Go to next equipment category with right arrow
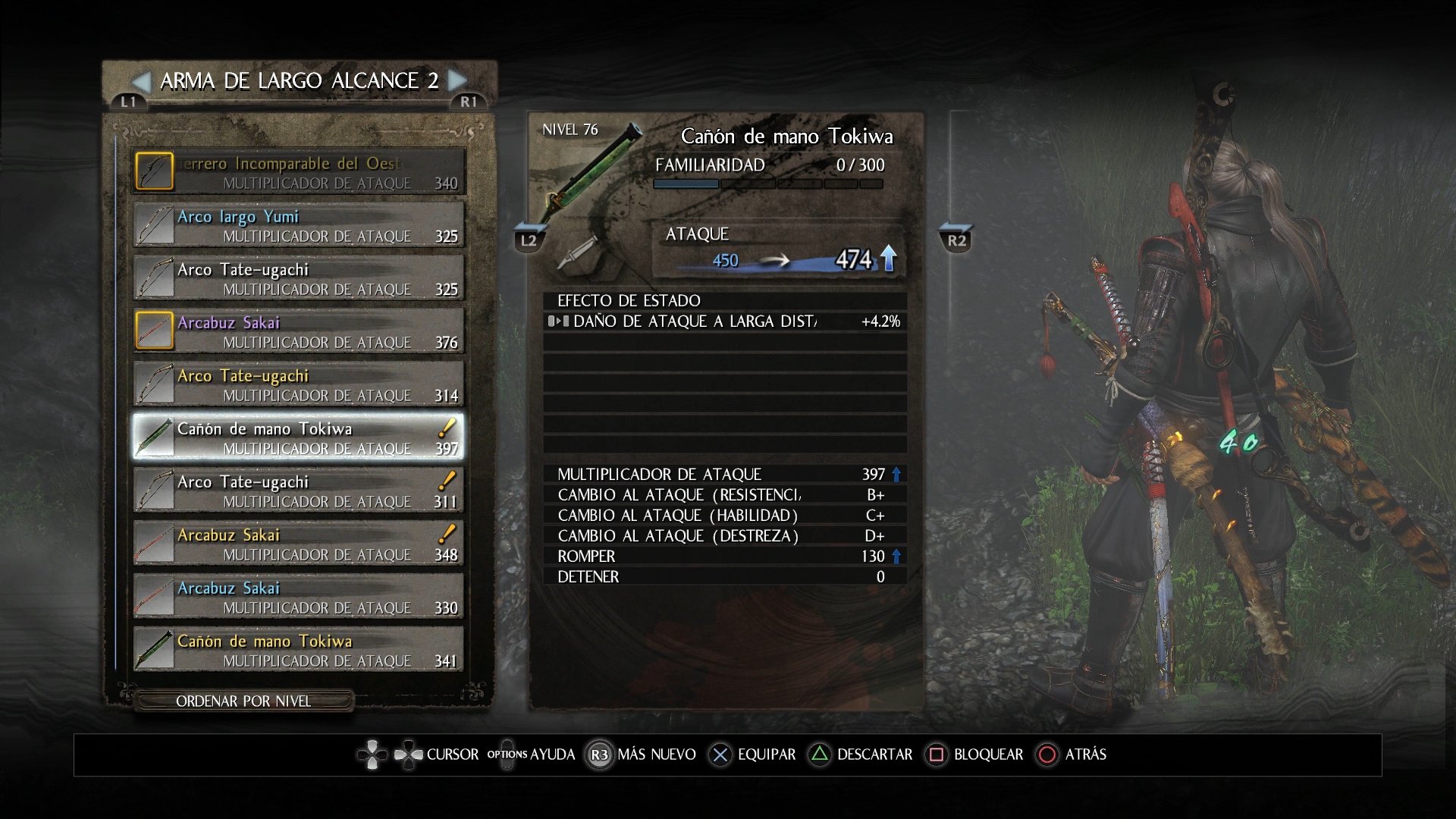The width and height of the screenshot is (1456, 819). tap(457, 80)
